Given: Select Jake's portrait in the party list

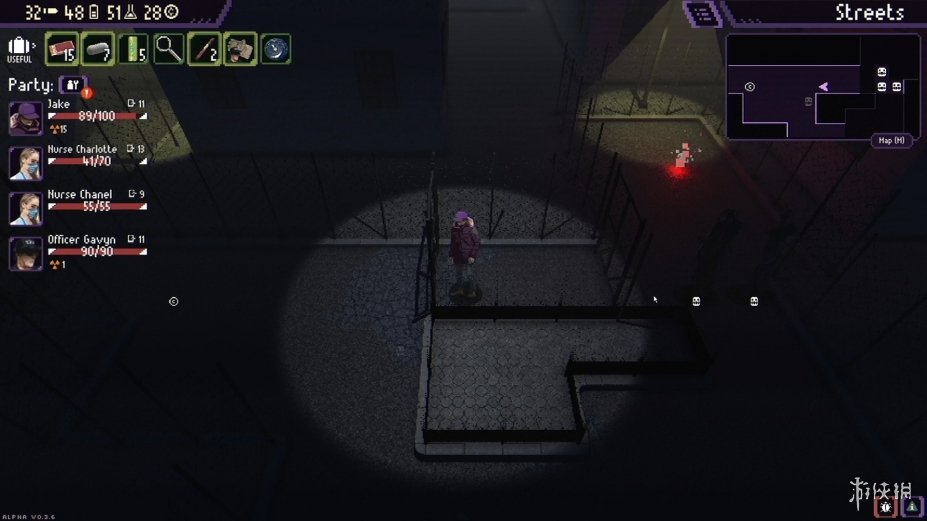Looking at the screenshot, I should pos(25,117).
